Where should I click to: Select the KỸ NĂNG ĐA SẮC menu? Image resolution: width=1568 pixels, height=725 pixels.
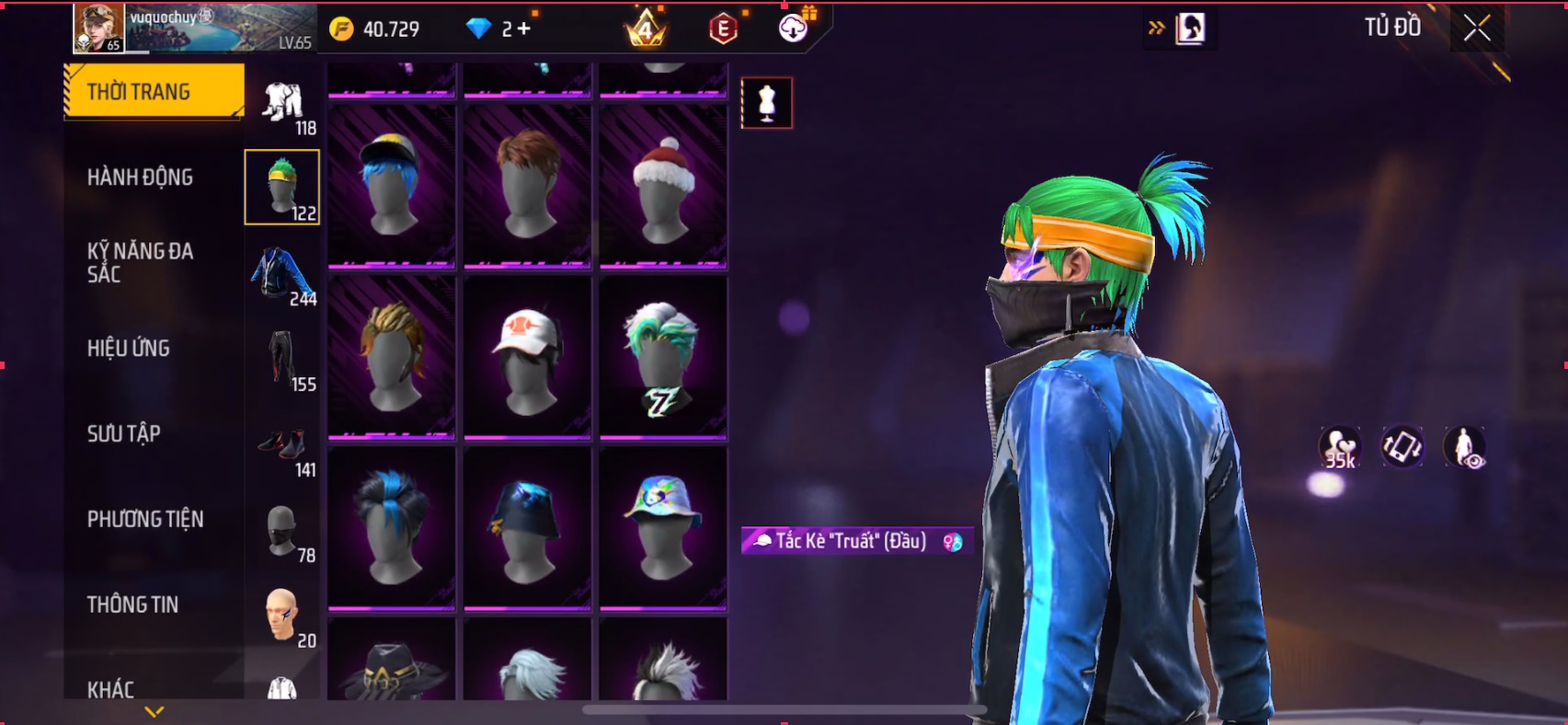tap(140, 262)
